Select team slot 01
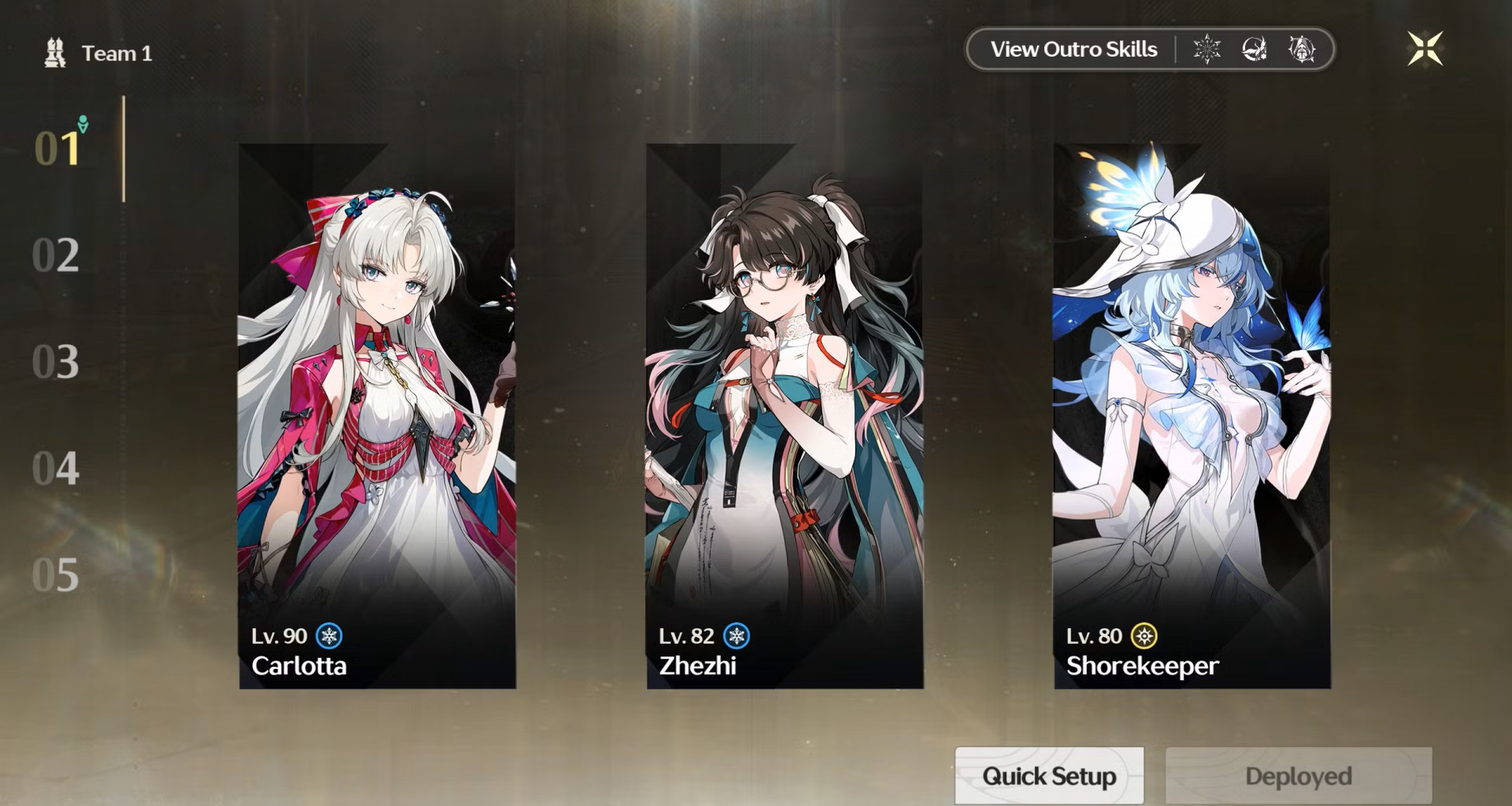 click(57, 148)
